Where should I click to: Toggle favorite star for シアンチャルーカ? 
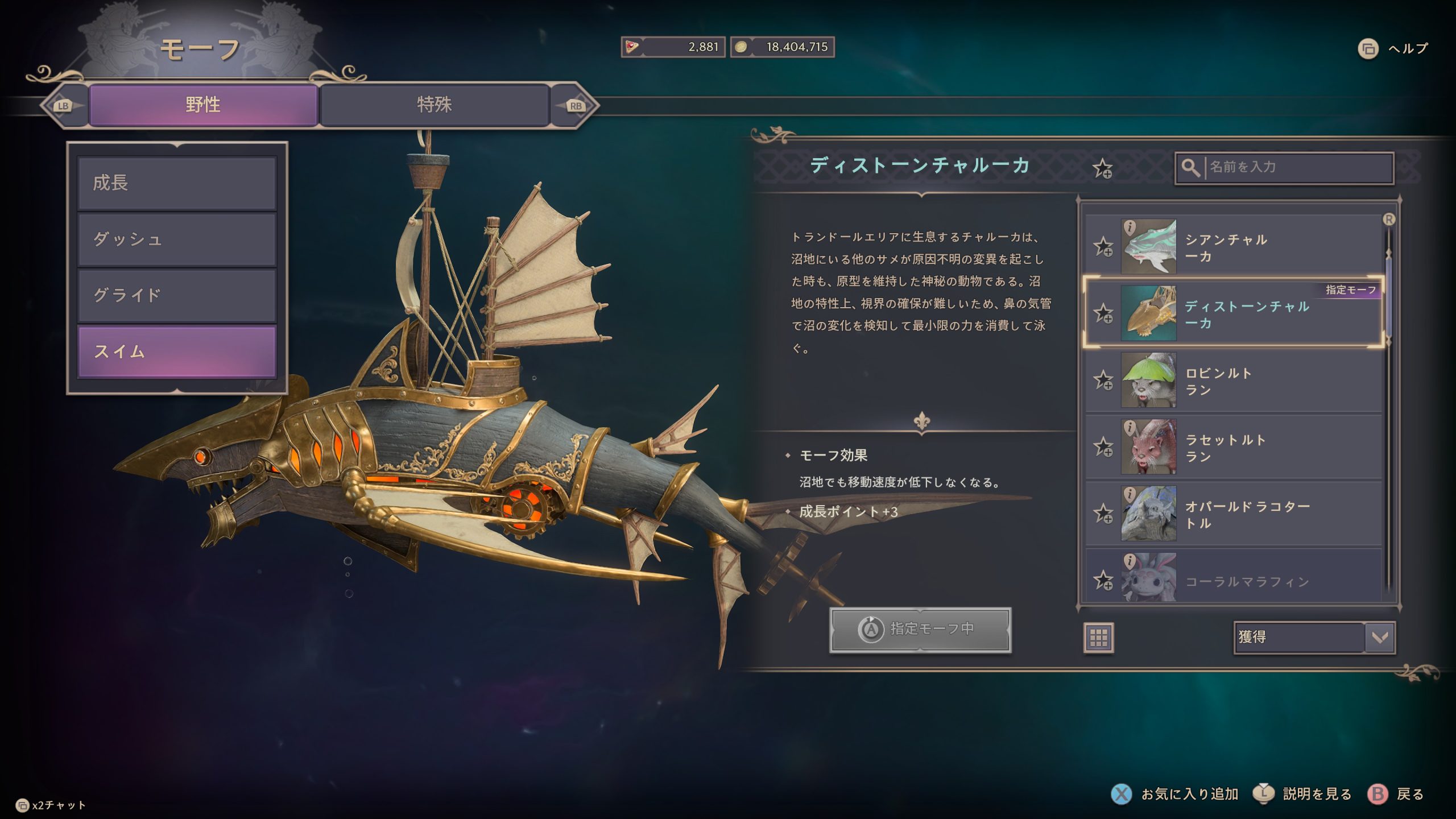[x=1103, y=247]
